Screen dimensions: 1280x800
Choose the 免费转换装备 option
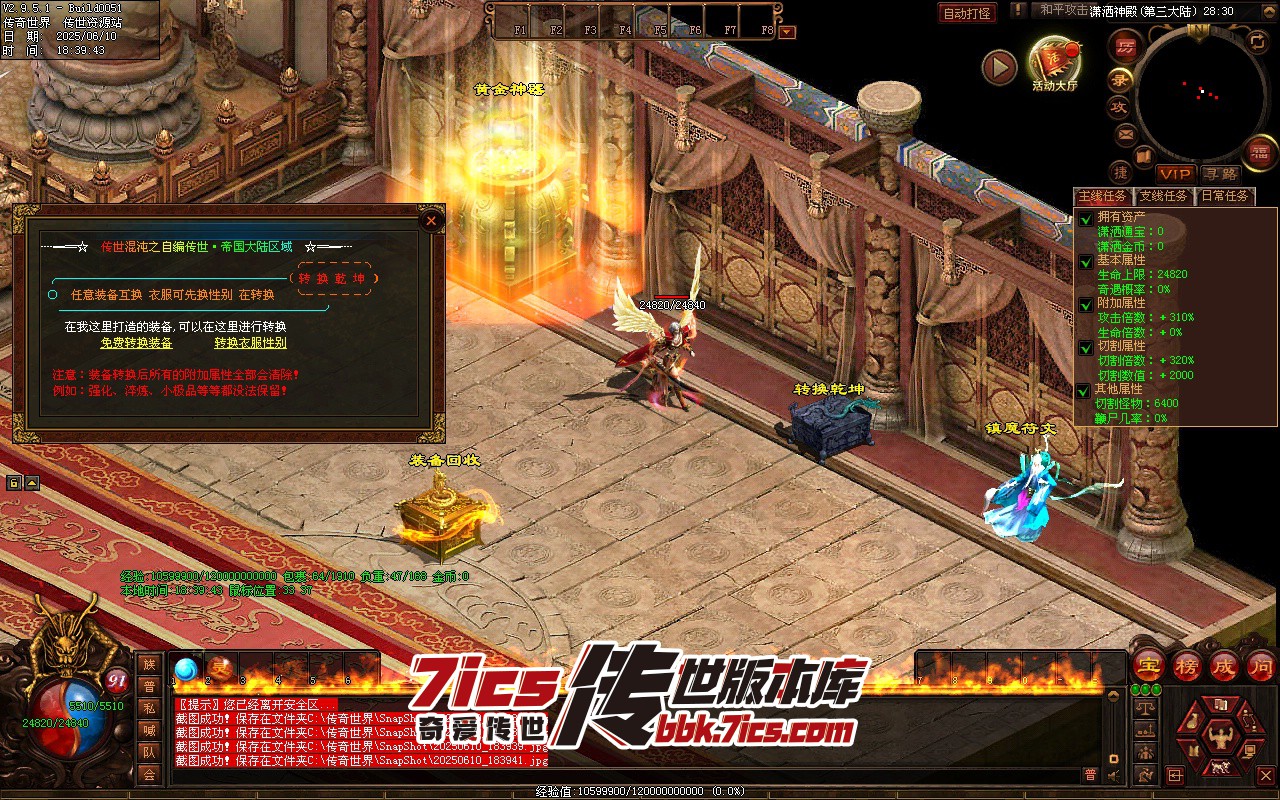(x=136, y=343)
